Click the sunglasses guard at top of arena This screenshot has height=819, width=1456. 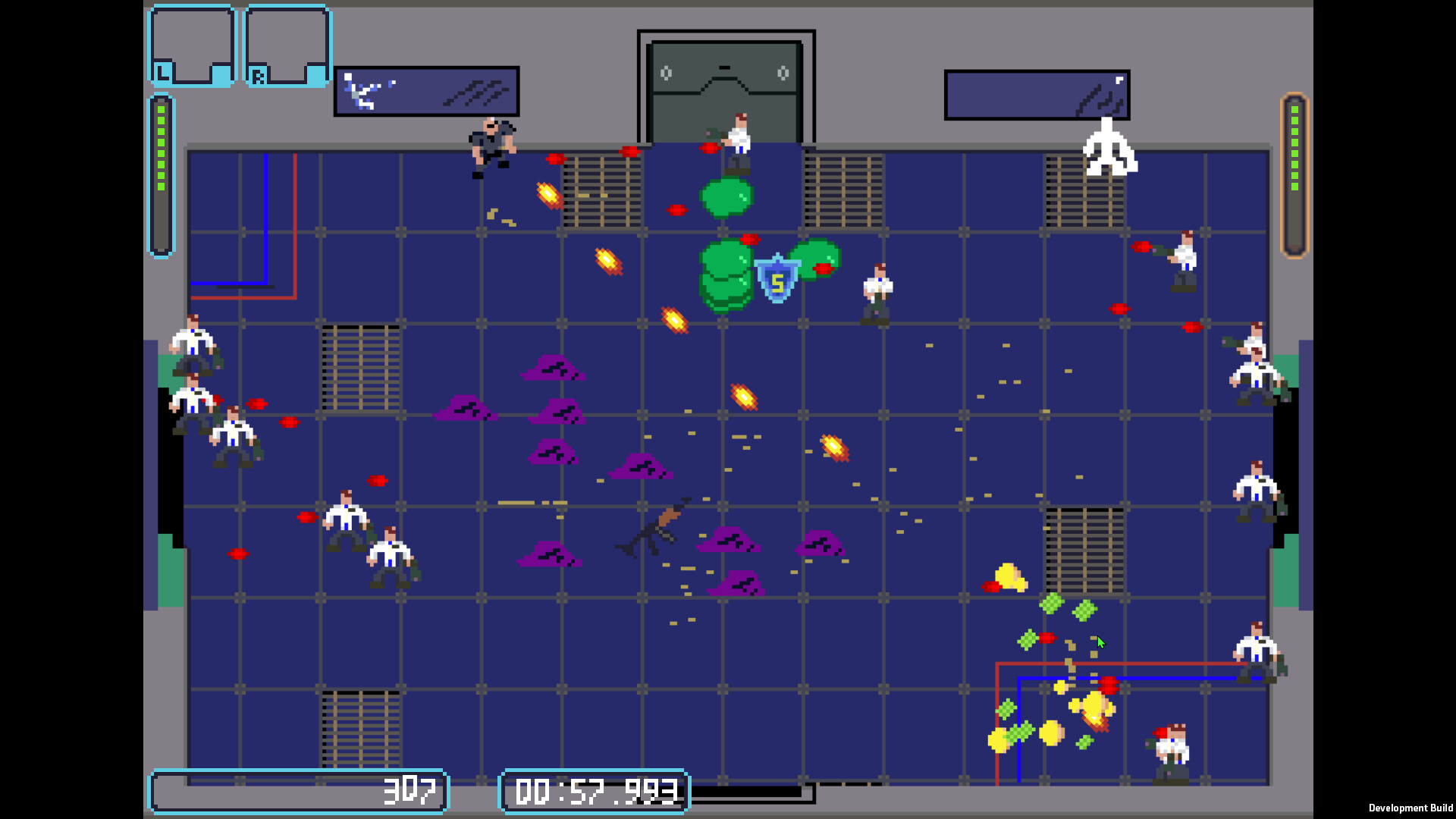point(491,144)
